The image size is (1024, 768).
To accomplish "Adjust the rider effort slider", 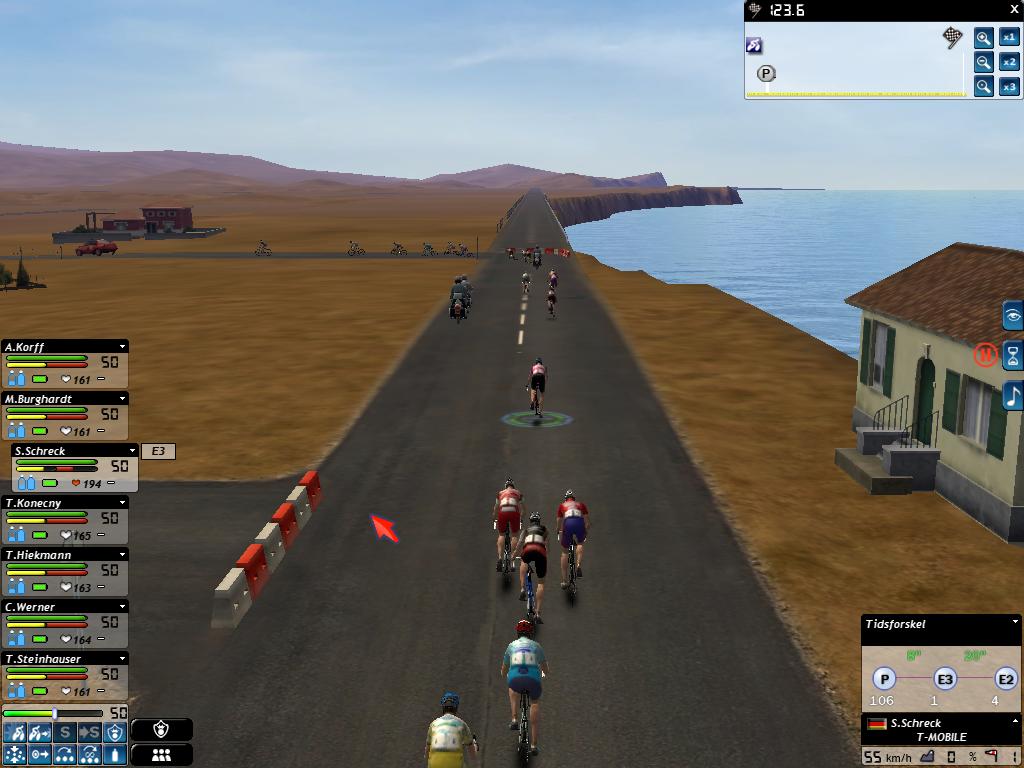I will coord(55,713).
